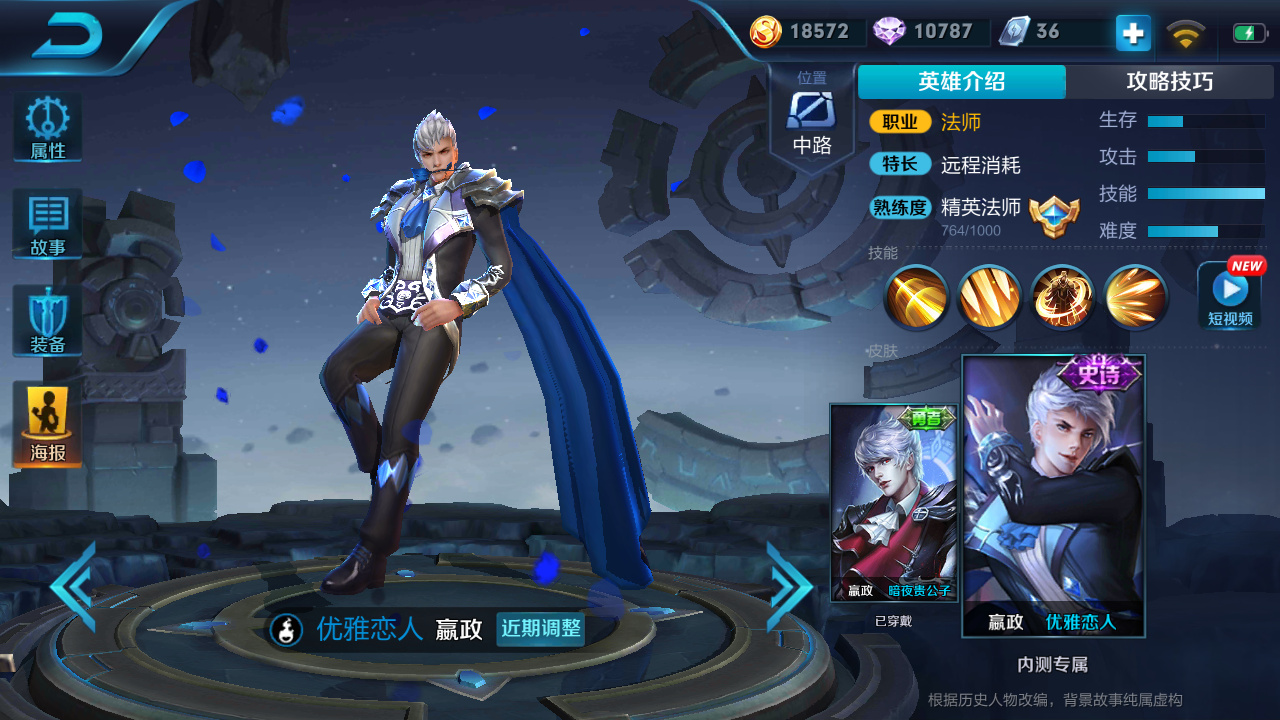This screenshot has width=1280, height=720.
Task: Switch to the 英雄介绍 tab
Action: pyautogui.click(x=961, y=81)
